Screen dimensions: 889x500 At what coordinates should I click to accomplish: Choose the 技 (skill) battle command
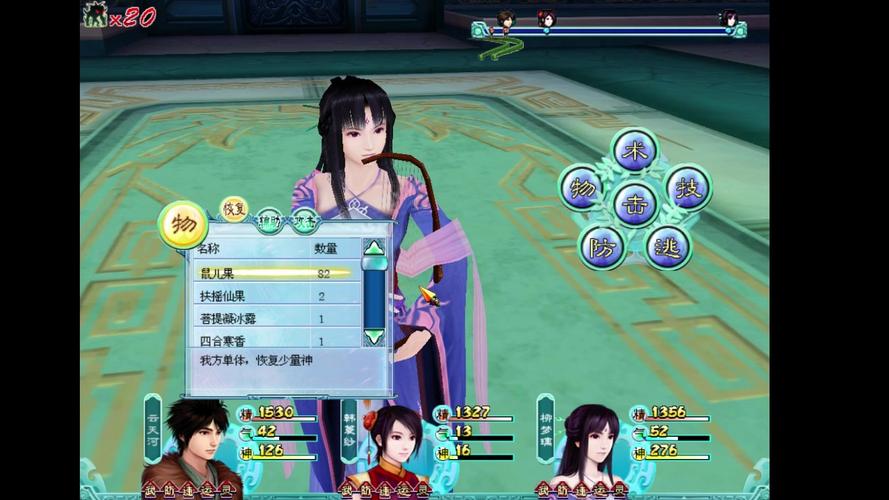click(688, 188)
